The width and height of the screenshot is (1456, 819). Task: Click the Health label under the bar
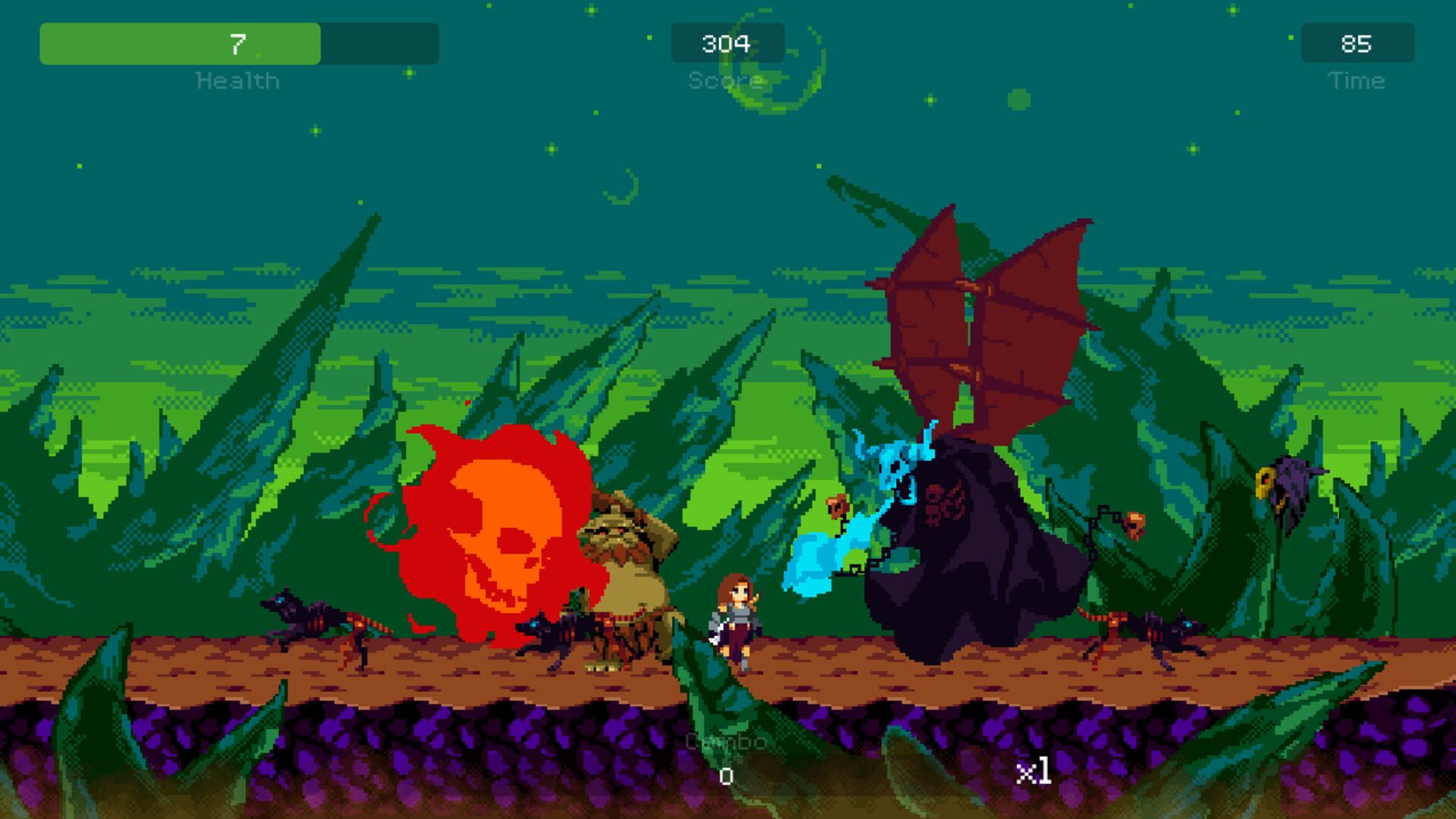coord(237,80)
